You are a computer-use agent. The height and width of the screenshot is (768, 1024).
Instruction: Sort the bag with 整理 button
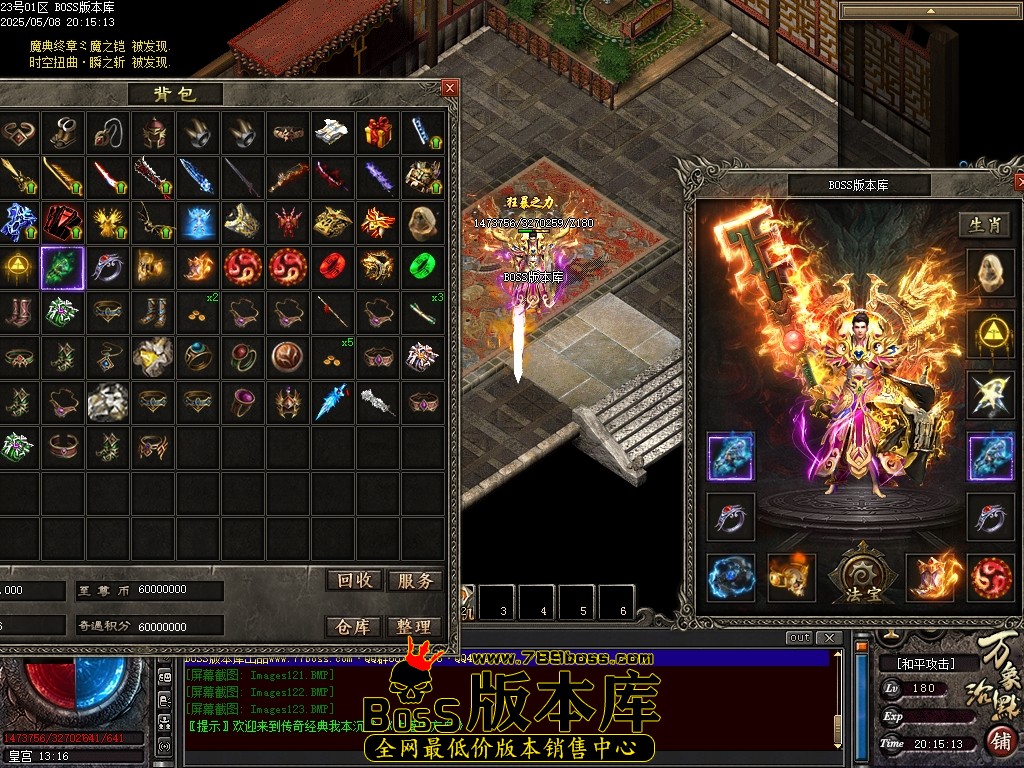(x=414, y=627)
